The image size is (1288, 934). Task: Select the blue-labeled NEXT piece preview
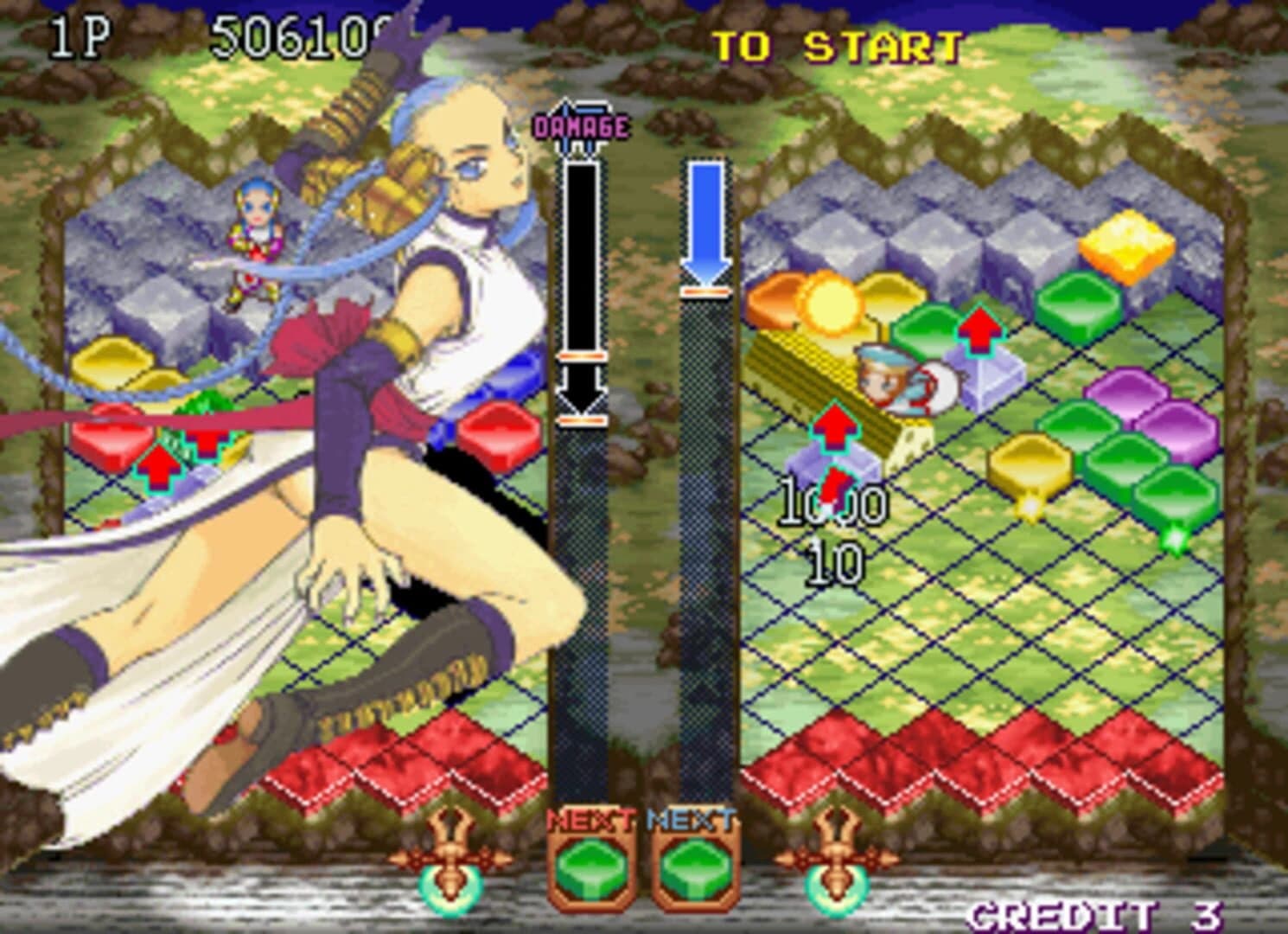[694, 865]
